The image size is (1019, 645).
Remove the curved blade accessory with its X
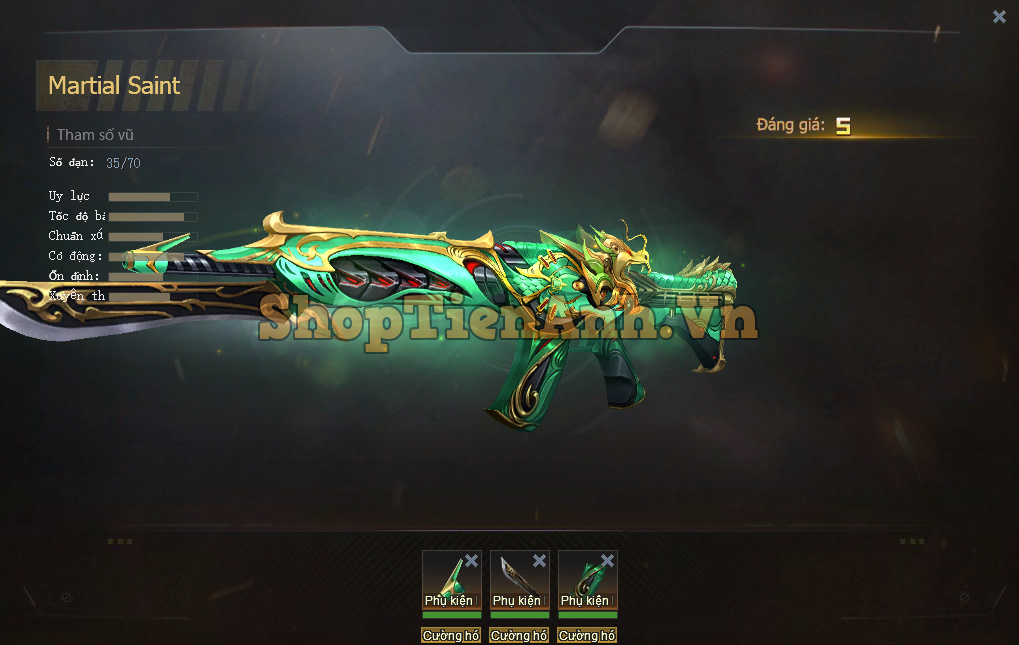[540, 560]
